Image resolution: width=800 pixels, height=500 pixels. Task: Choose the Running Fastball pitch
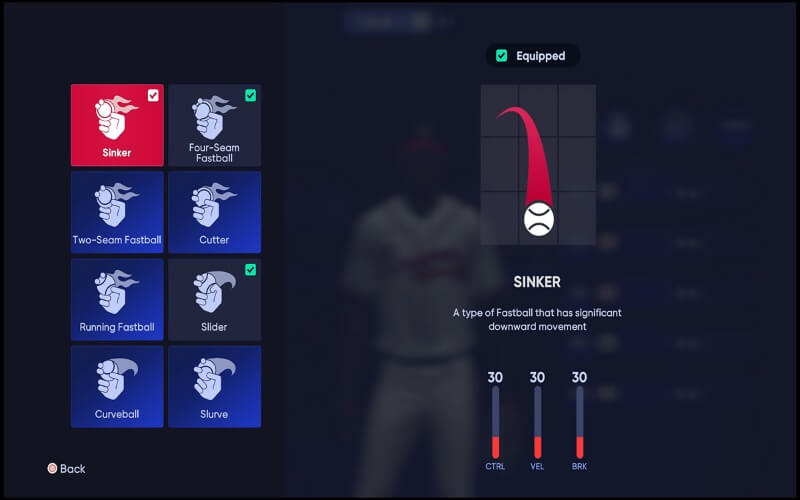point(117,299)
